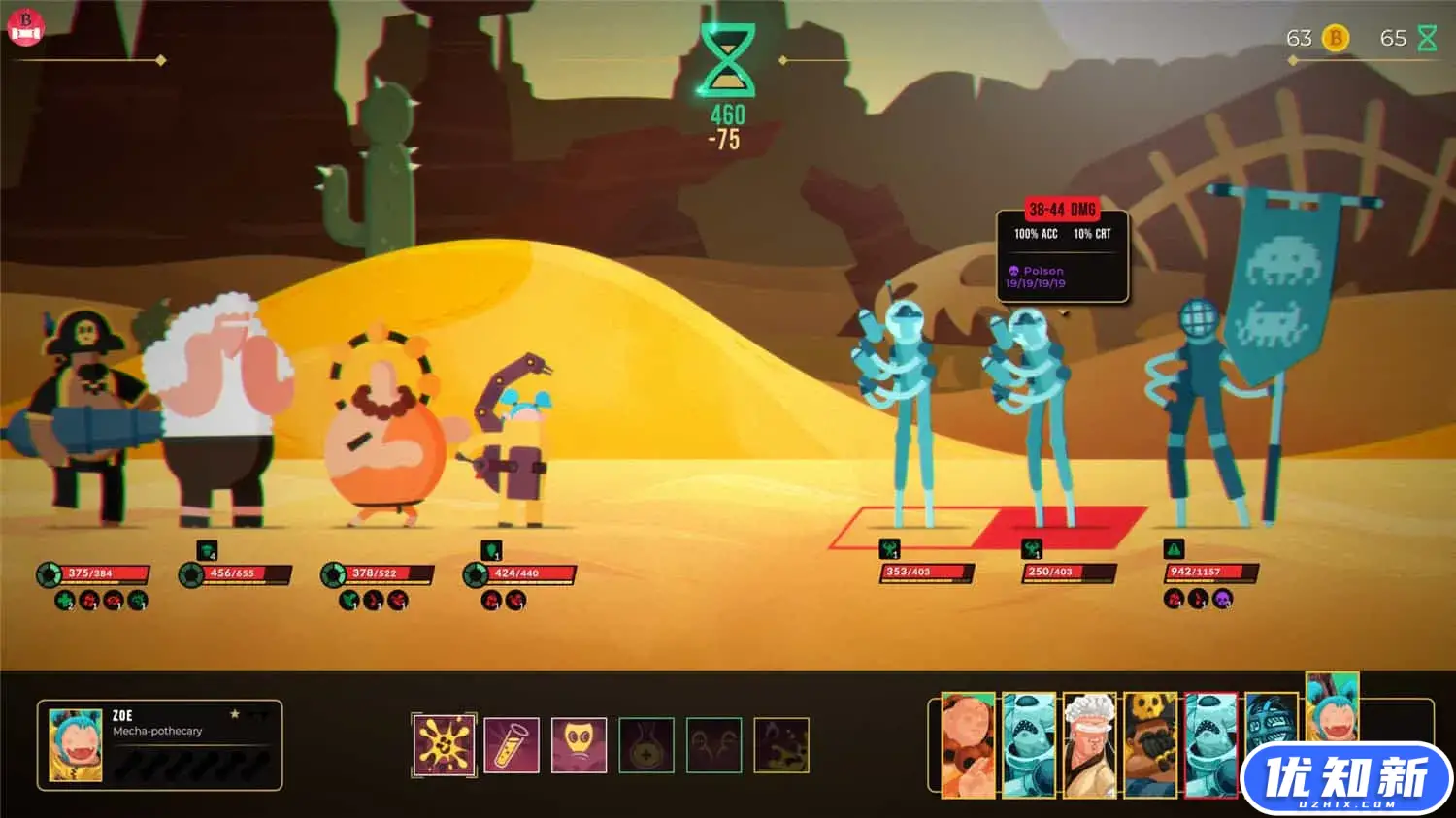Open the red B icon menu
The width and height of the screenshot is (1456, 818).
pos(26,26)
